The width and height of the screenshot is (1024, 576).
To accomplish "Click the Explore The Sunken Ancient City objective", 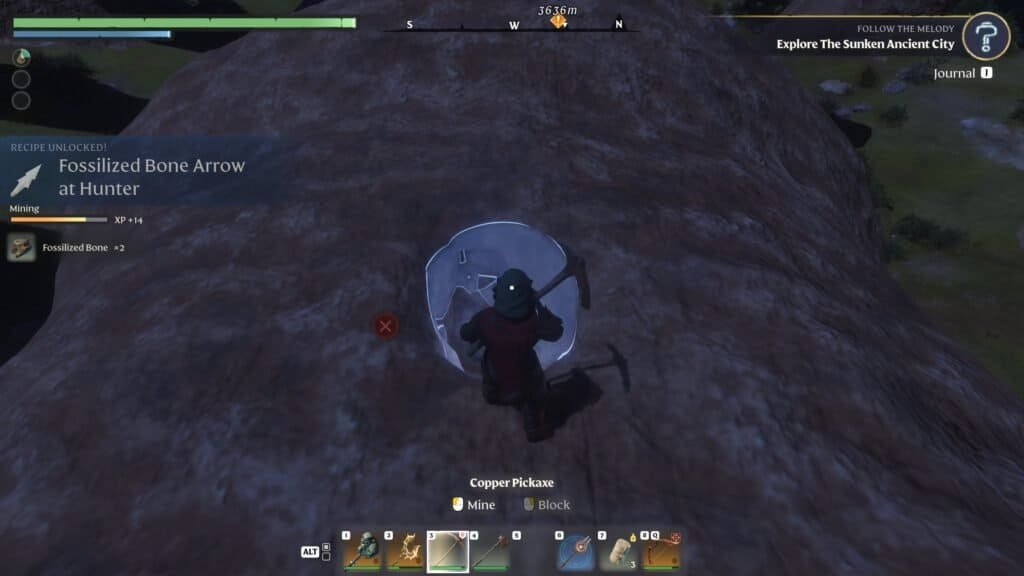I will (x=865, y=44).
